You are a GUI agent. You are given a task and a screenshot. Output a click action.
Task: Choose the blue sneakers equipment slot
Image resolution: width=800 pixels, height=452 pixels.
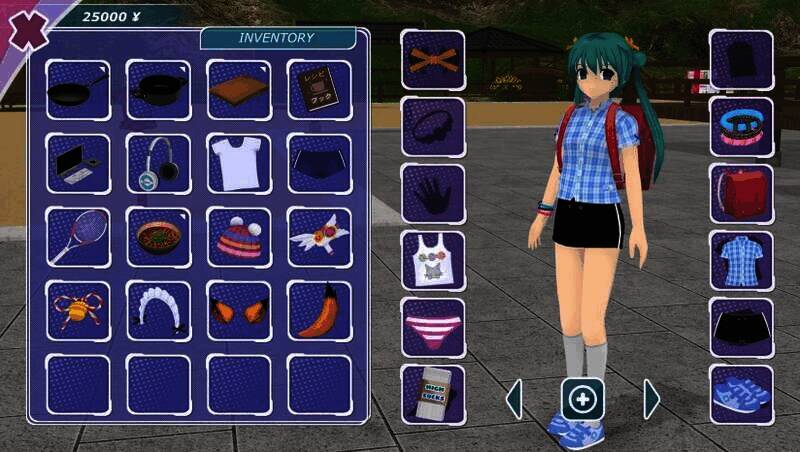[x=741, y=394]
